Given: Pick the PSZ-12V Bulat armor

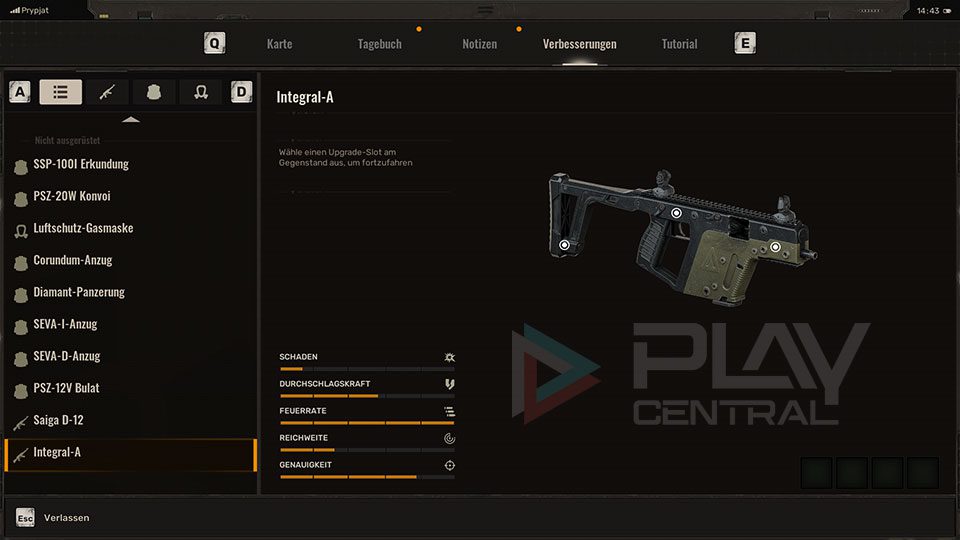Looking at the screenshot, I should (66, 388).
